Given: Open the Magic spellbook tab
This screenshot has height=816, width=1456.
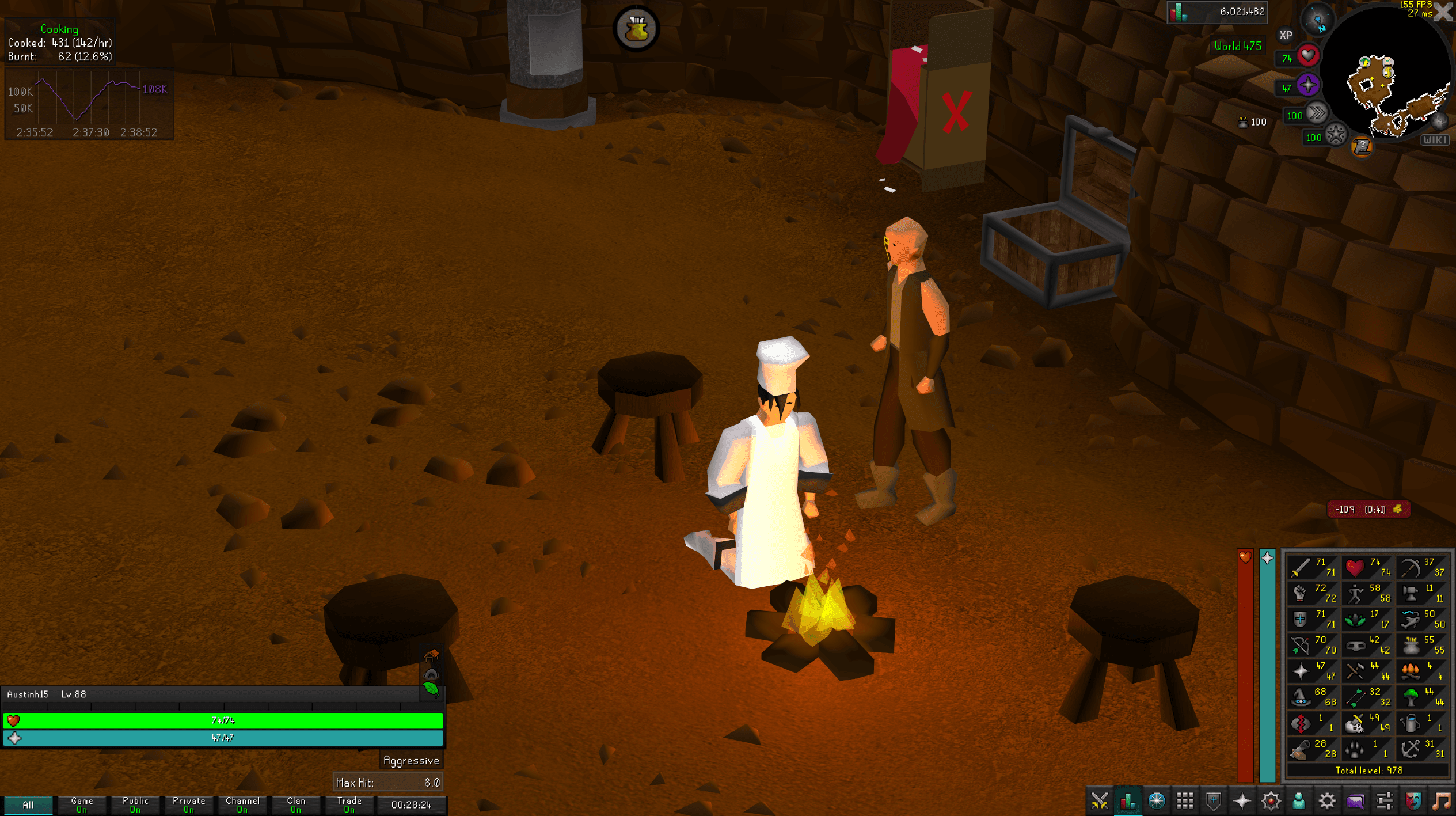Looking at the screenshot, I should [1272, 802].
